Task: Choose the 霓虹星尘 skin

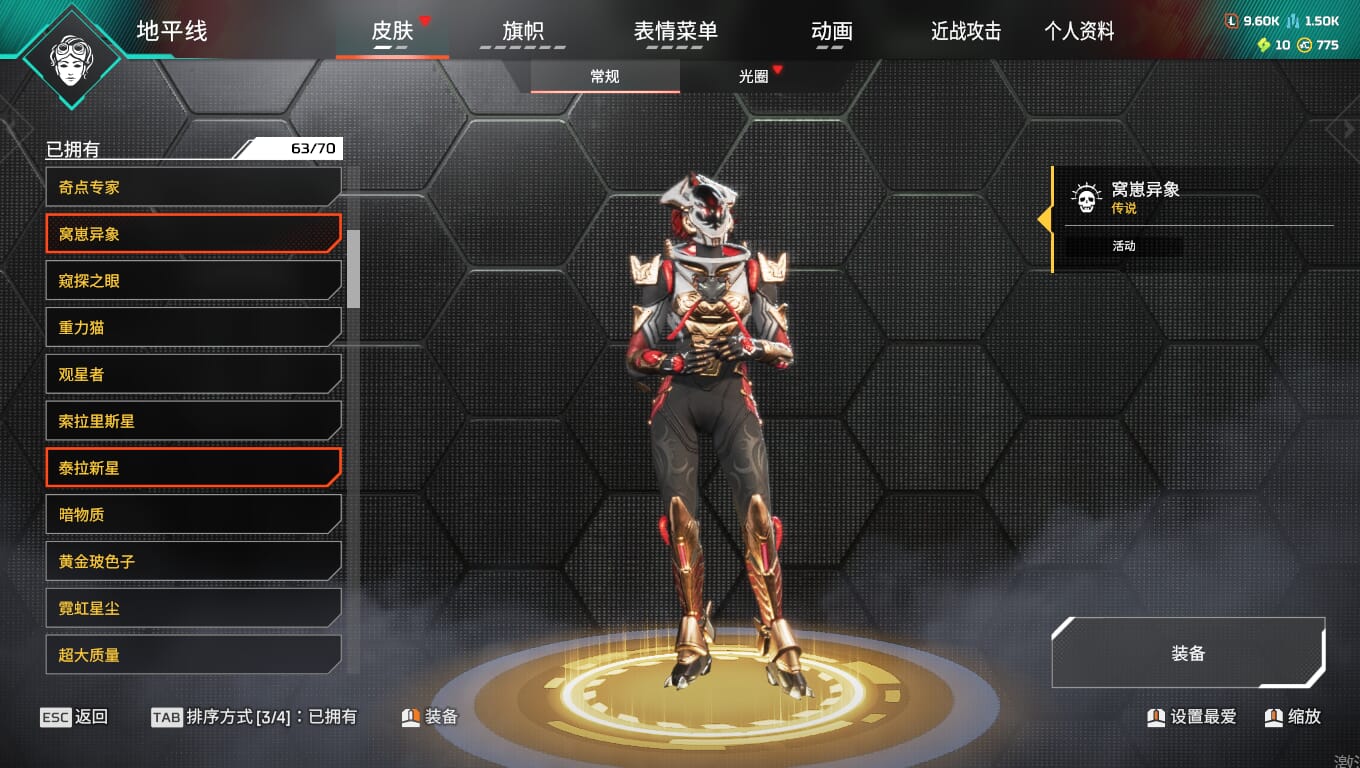Action: coord(193,608)
